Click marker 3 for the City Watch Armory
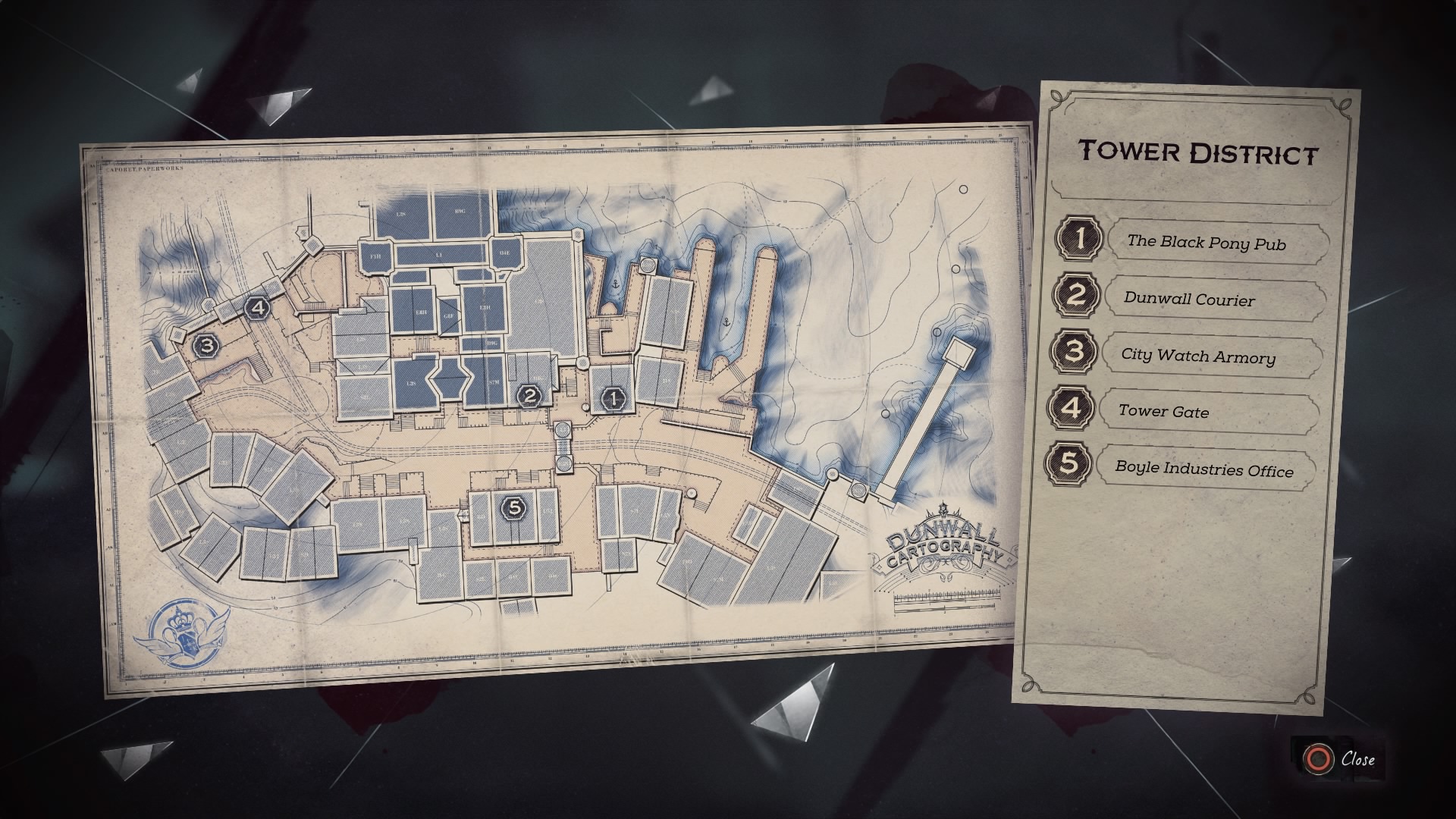 pyautogui.click(x=206, y=347)
